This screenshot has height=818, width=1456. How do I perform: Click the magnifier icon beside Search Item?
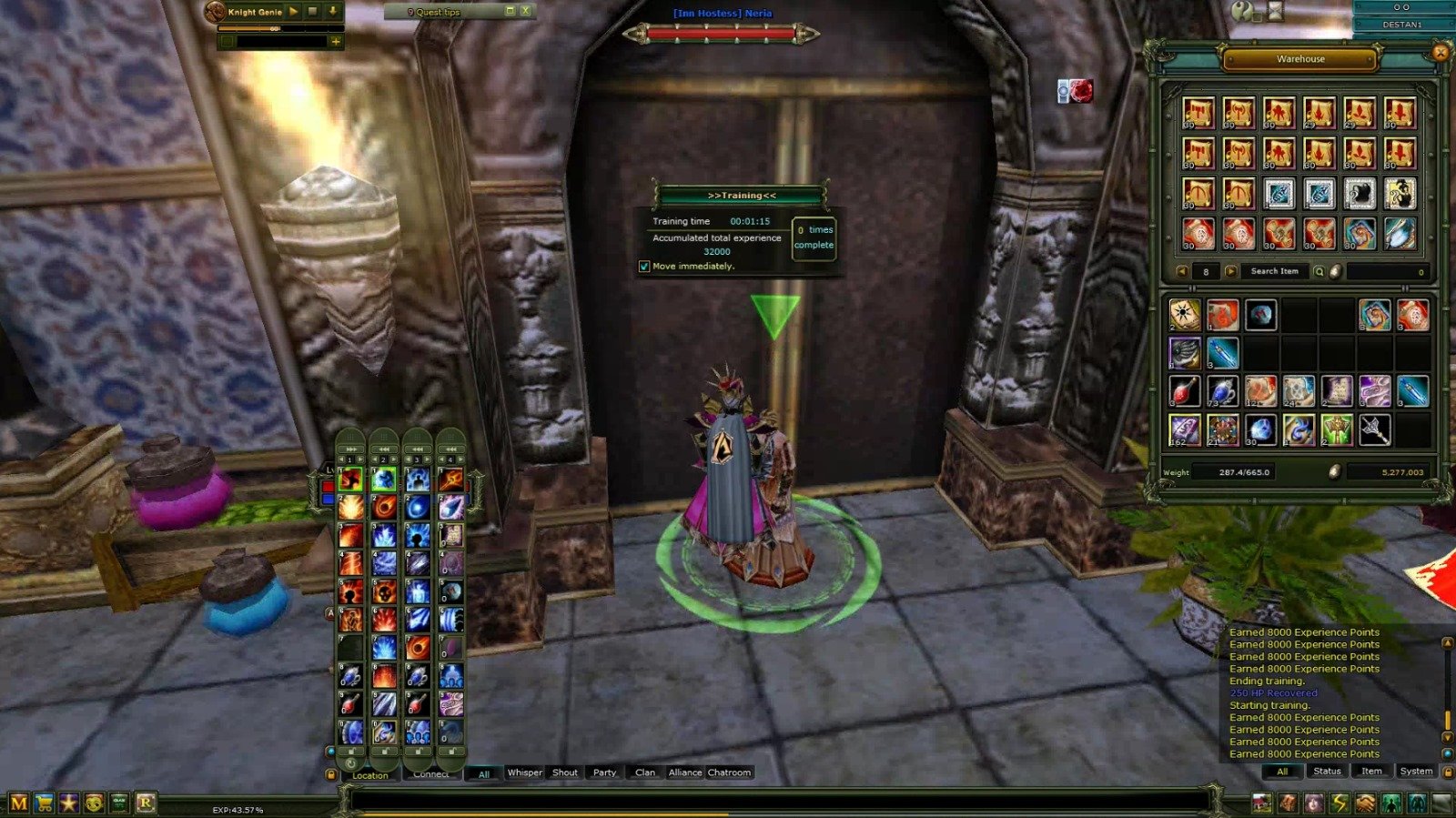1318,270
